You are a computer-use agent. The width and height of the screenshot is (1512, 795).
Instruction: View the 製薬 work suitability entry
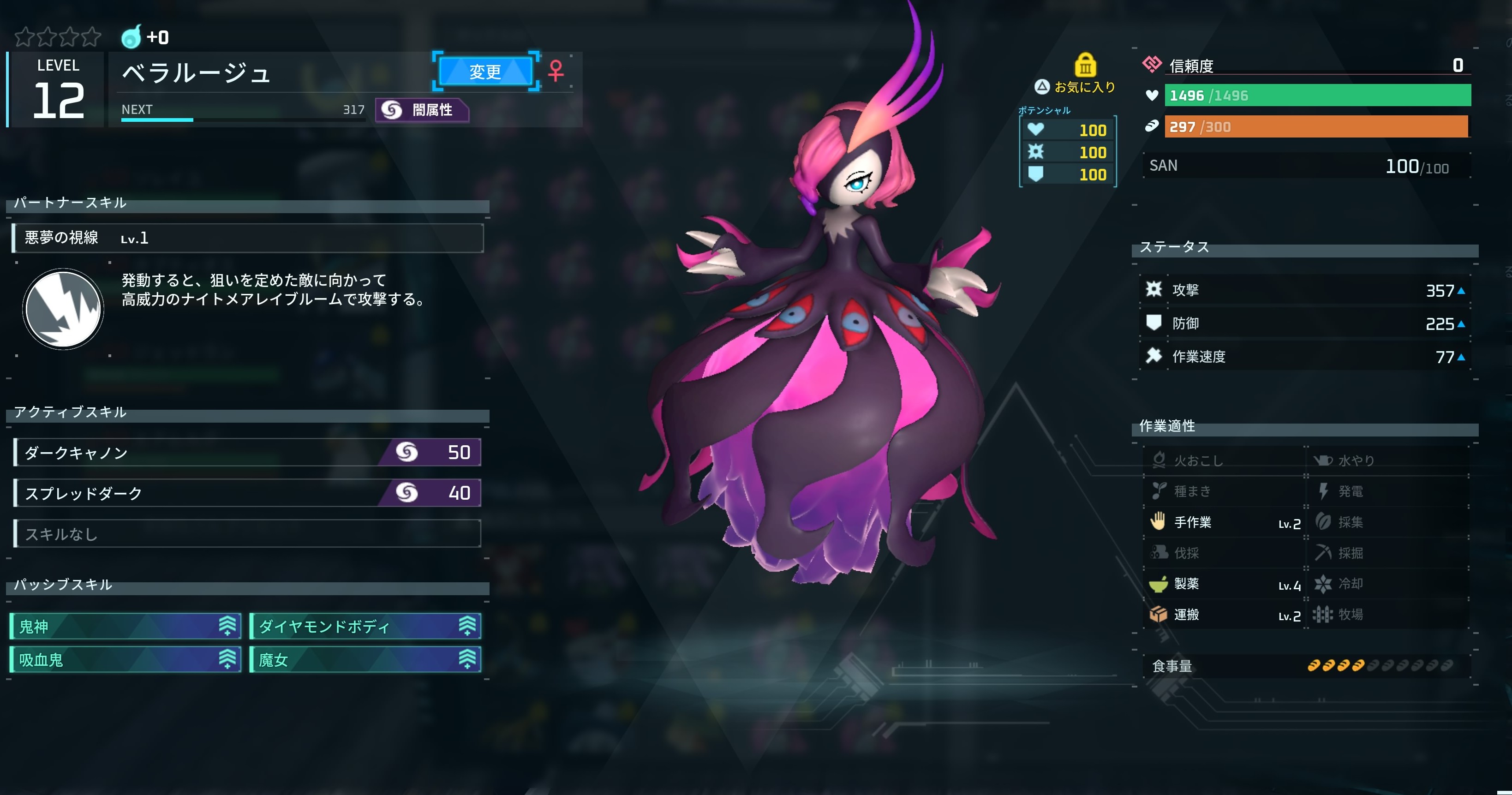1224,584
